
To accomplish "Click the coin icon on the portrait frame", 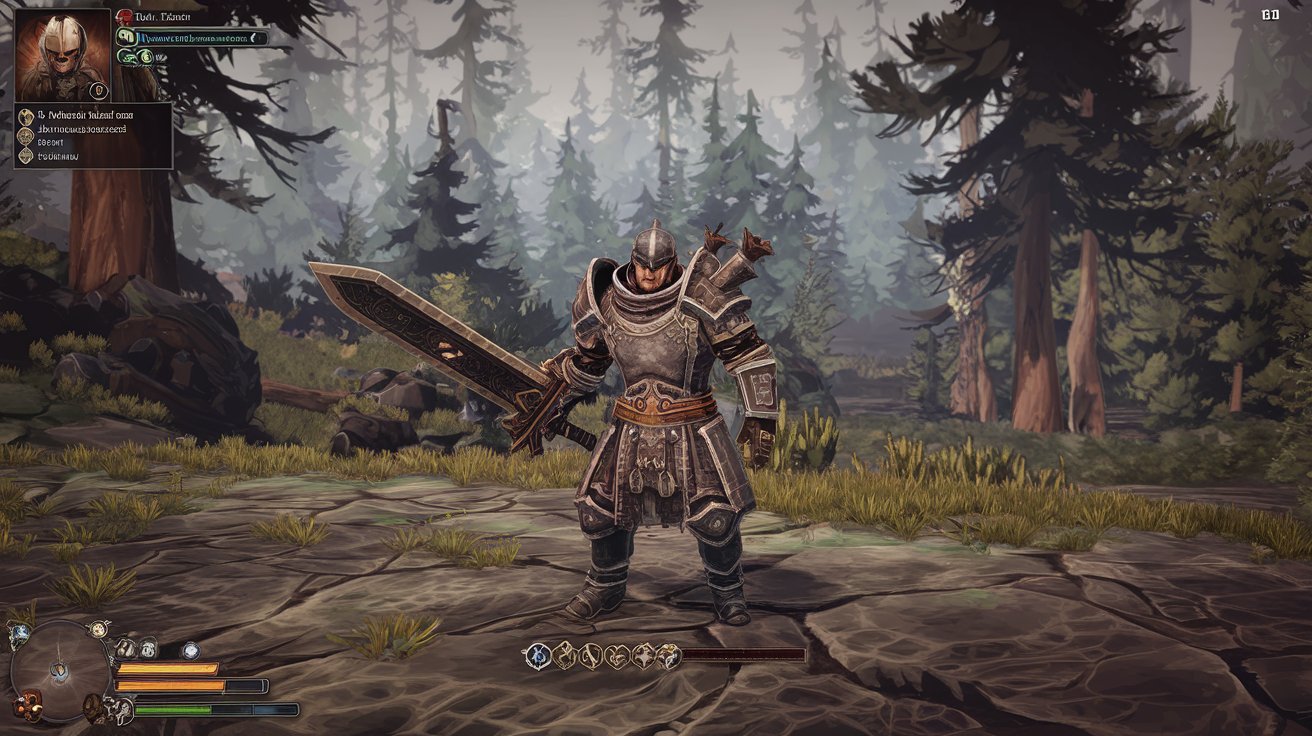I will pyautogui.click(x=98, y=90).
